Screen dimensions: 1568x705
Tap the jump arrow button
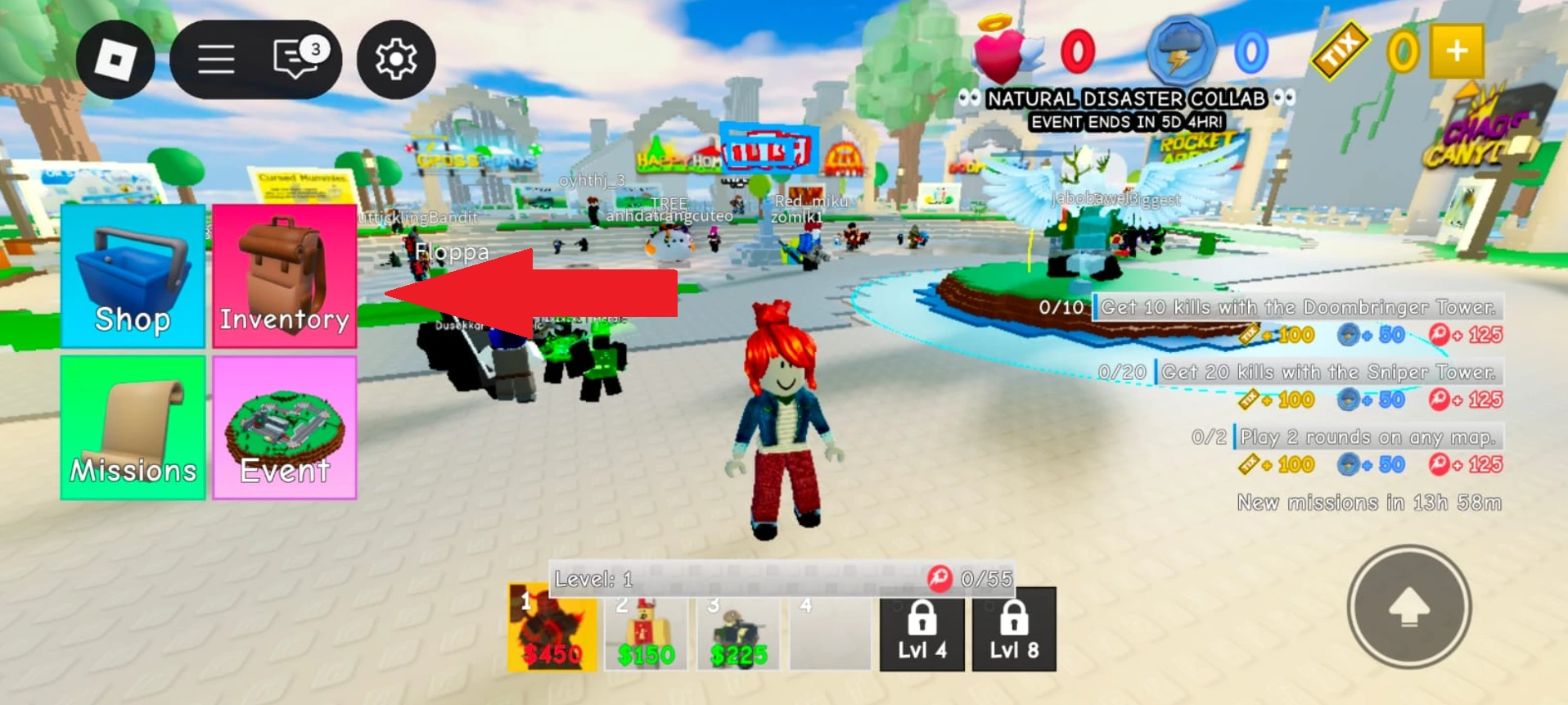point(1408,607)
